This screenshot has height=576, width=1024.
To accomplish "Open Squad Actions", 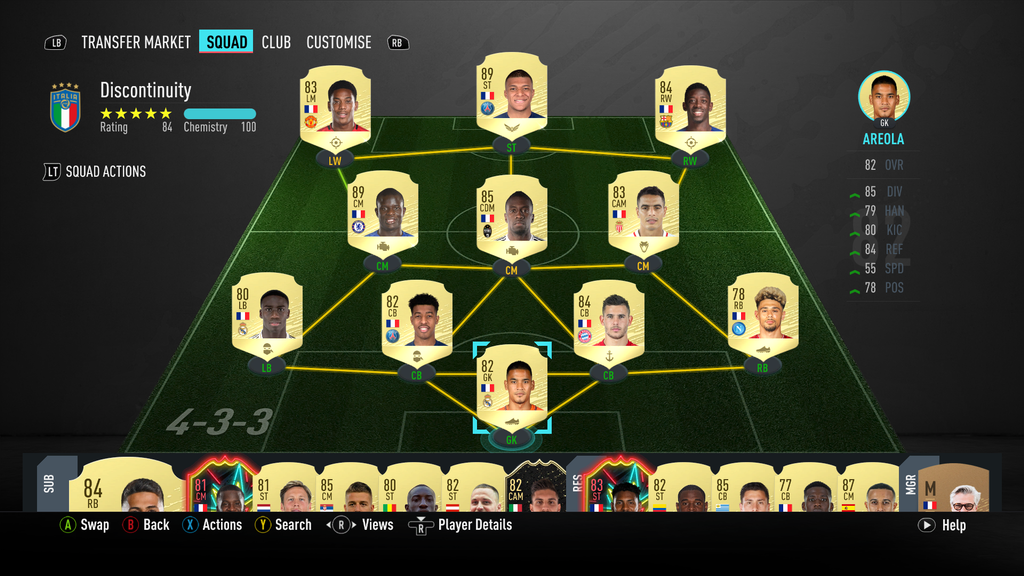I will click(x=95, y=171).
